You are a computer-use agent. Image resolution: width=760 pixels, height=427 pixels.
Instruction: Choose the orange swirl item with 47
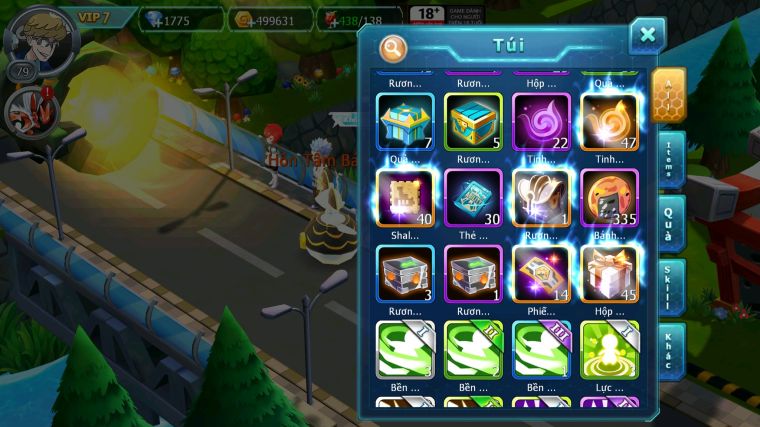[609, 121]
